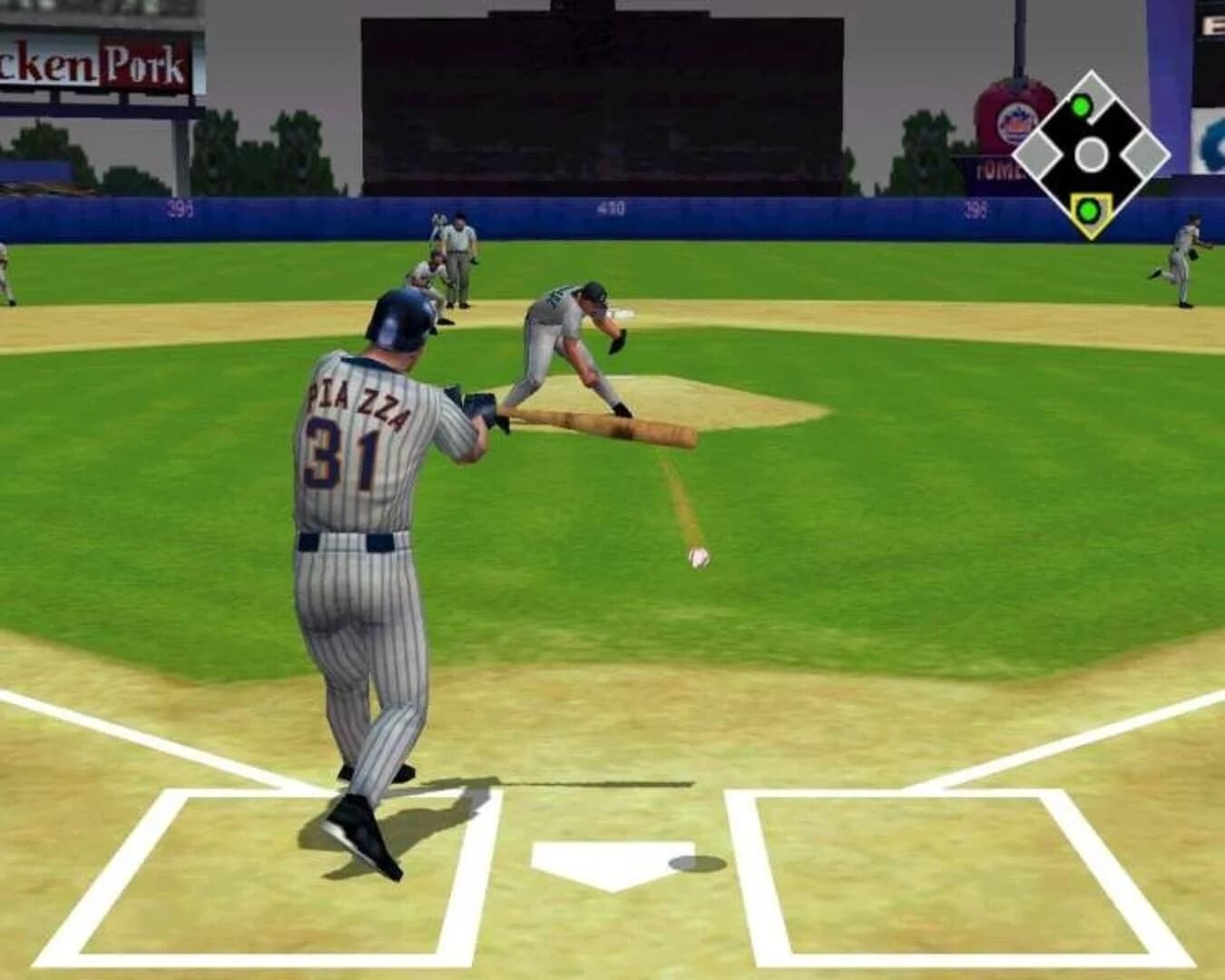This screenshot has height=980, width=1225.
Task: Click the 410 marker on the center field wall
Action: point(612,210)
